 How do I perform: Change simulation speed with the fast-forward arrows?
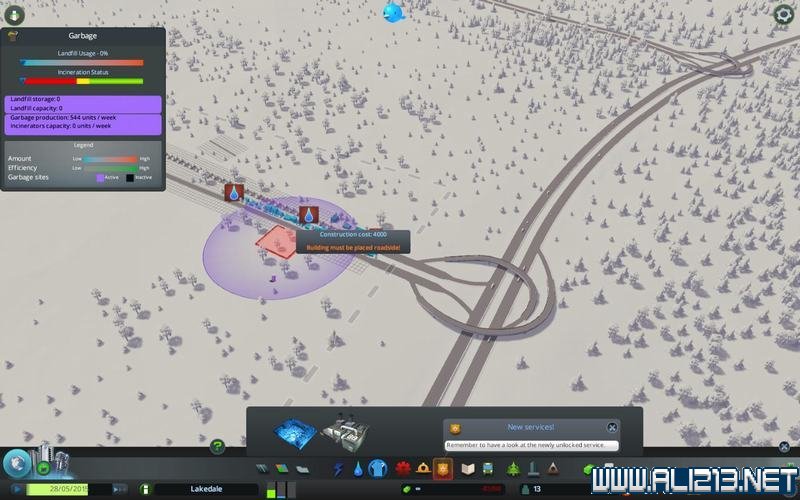119,489
